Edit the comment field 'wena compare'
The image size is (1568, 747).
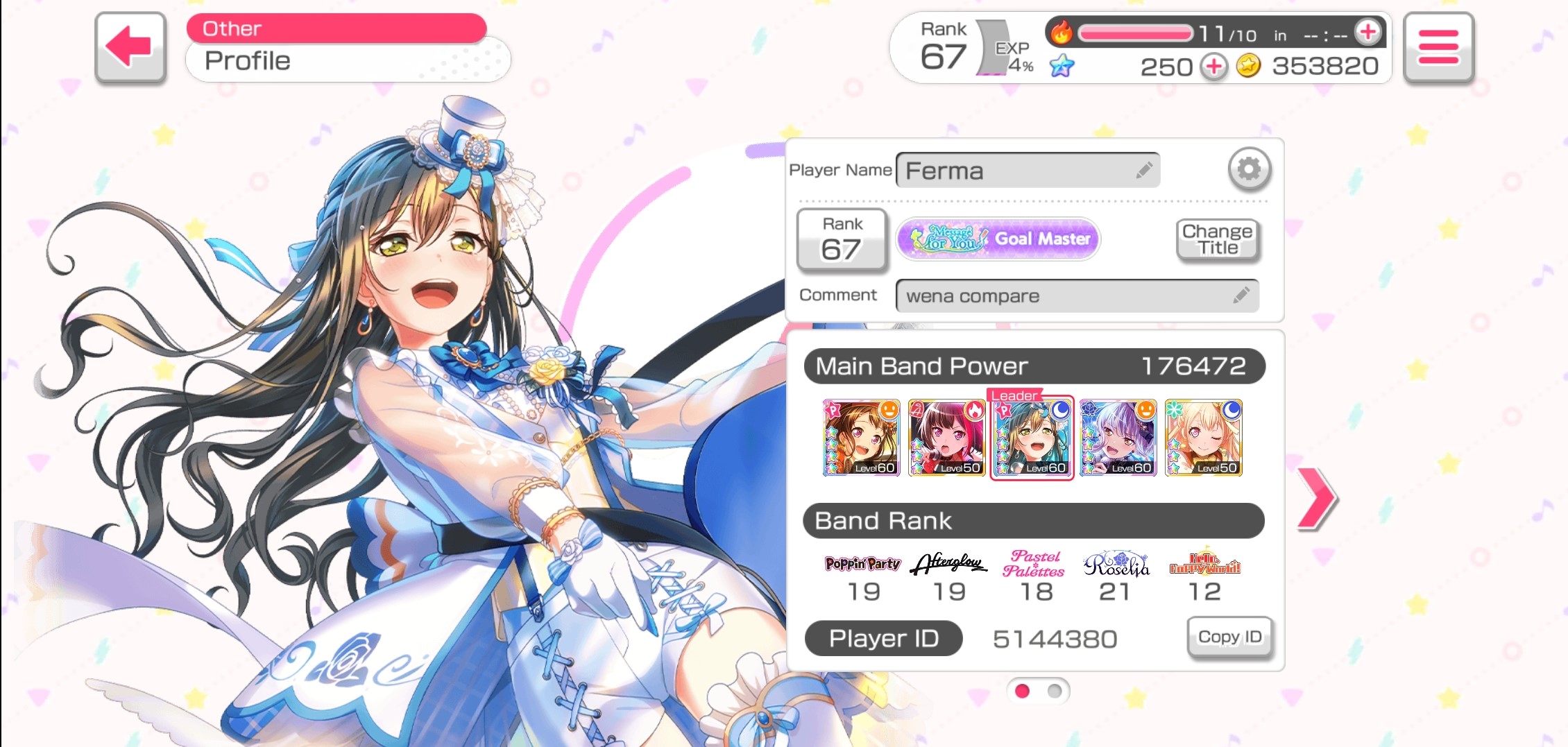click(1076, 296)
